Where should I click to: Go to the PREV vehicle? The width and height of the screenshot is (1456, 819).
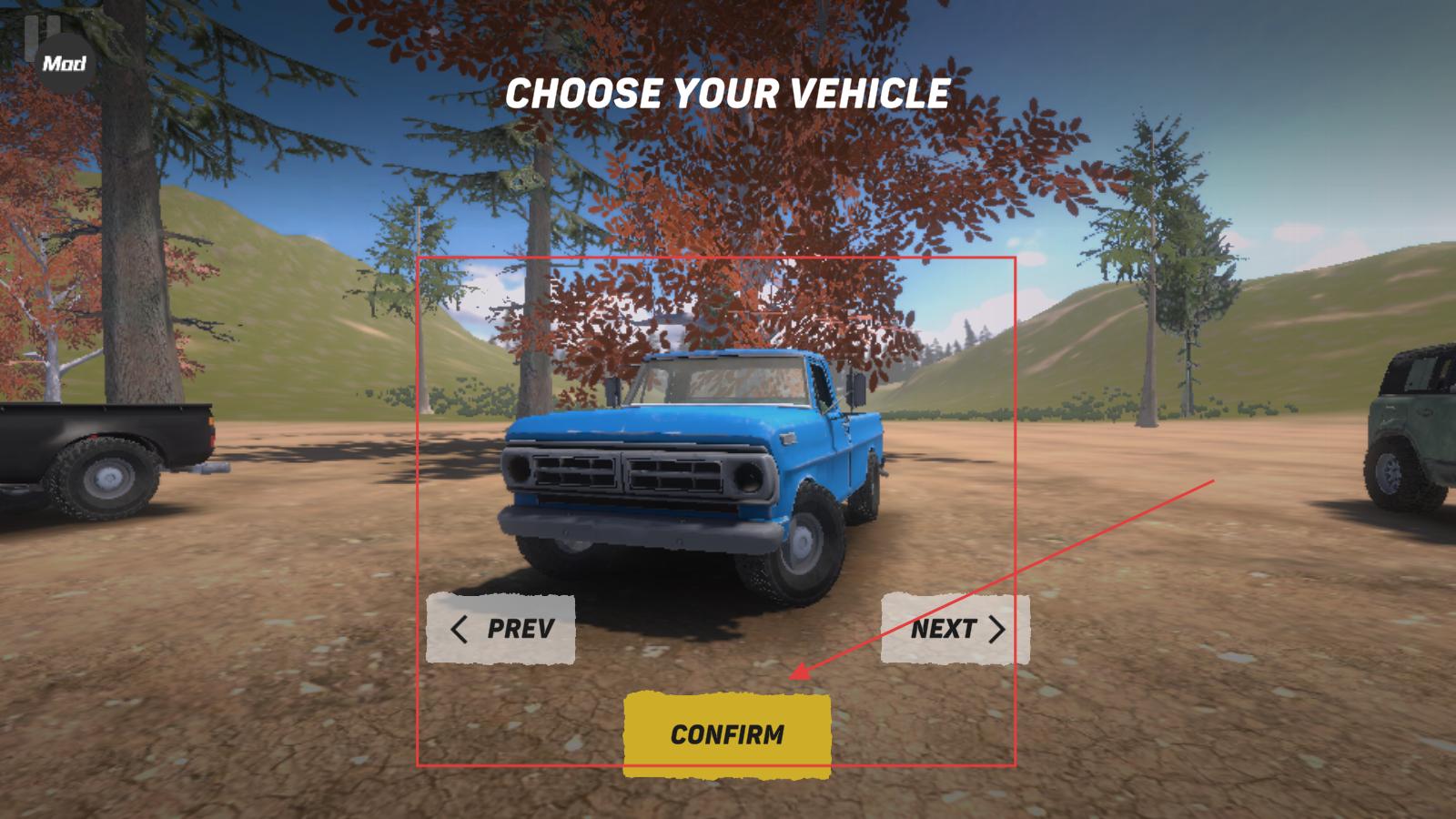[x=500, y=629]
